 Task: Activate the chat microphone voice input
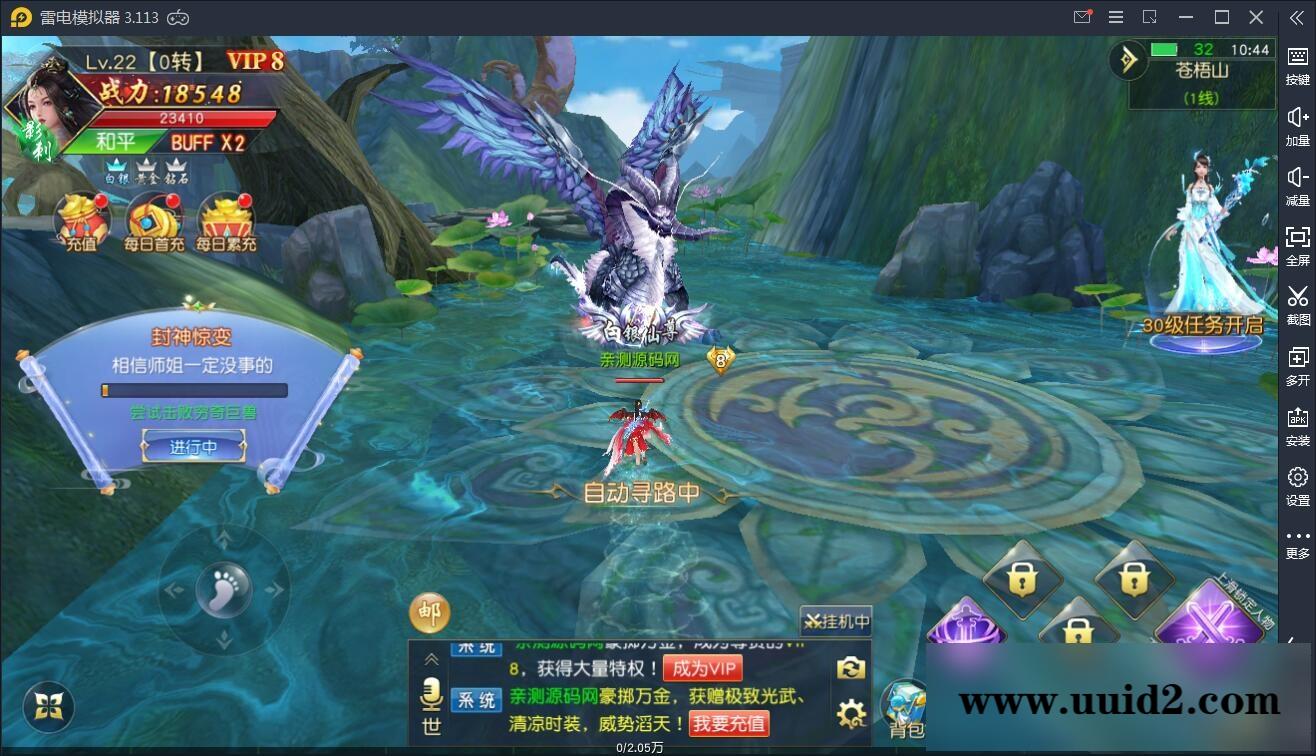point(432,693)
